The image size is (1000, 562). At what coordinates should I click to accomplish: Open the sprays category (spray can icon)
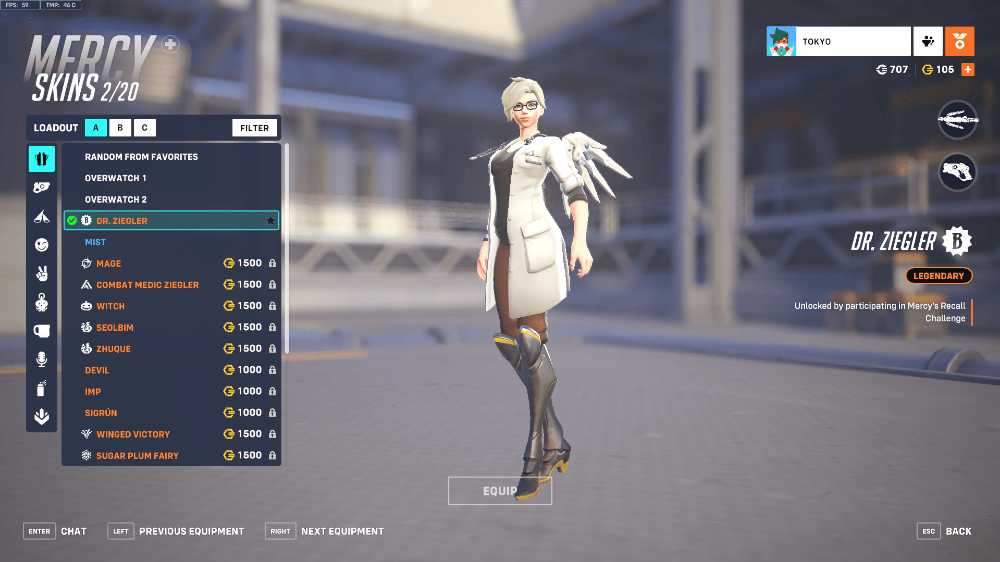tap(41, 388)
